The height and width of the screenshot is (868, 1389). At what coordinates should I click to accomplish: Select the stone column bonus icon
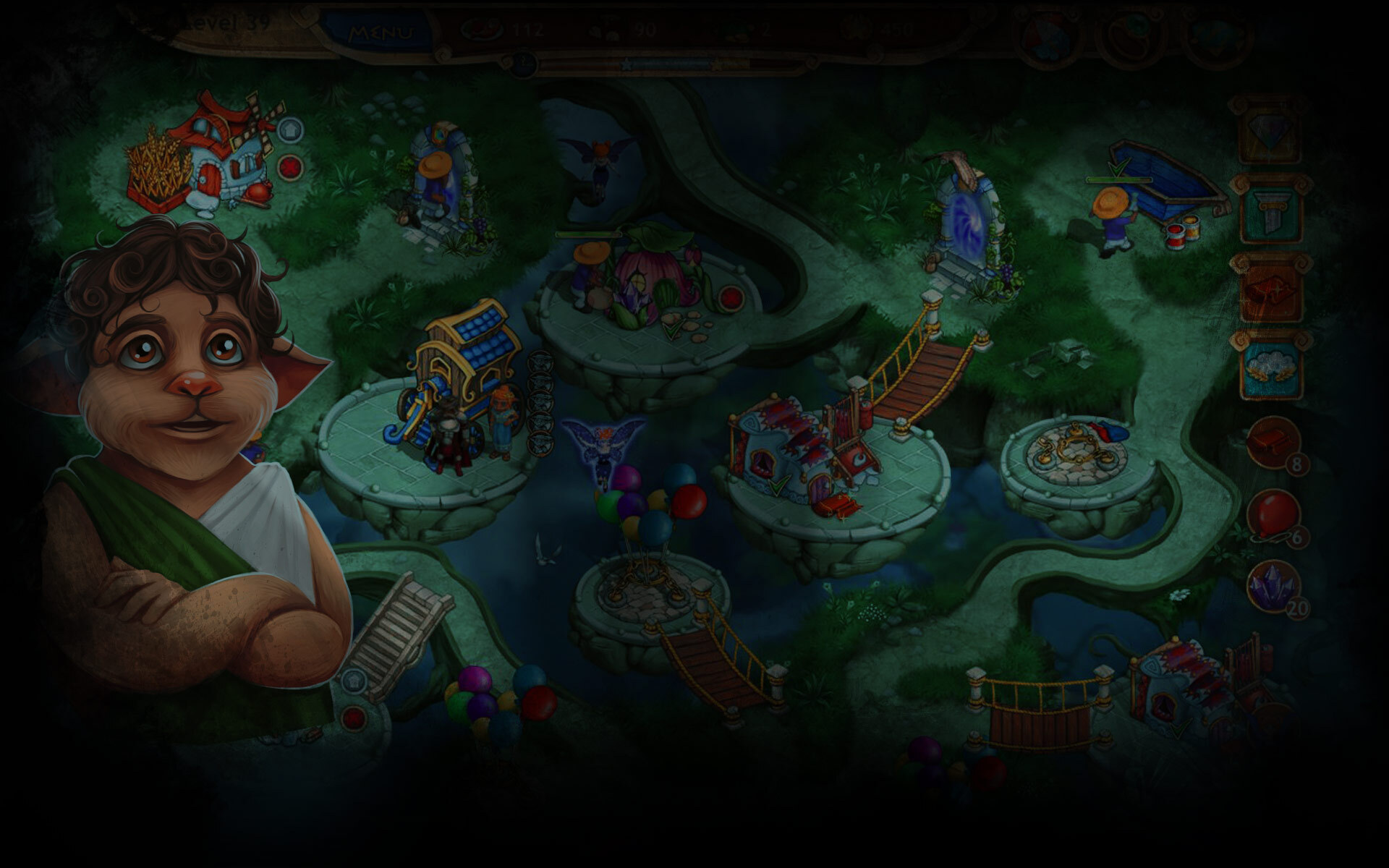pyautogui.click(x=1271, y=210)
